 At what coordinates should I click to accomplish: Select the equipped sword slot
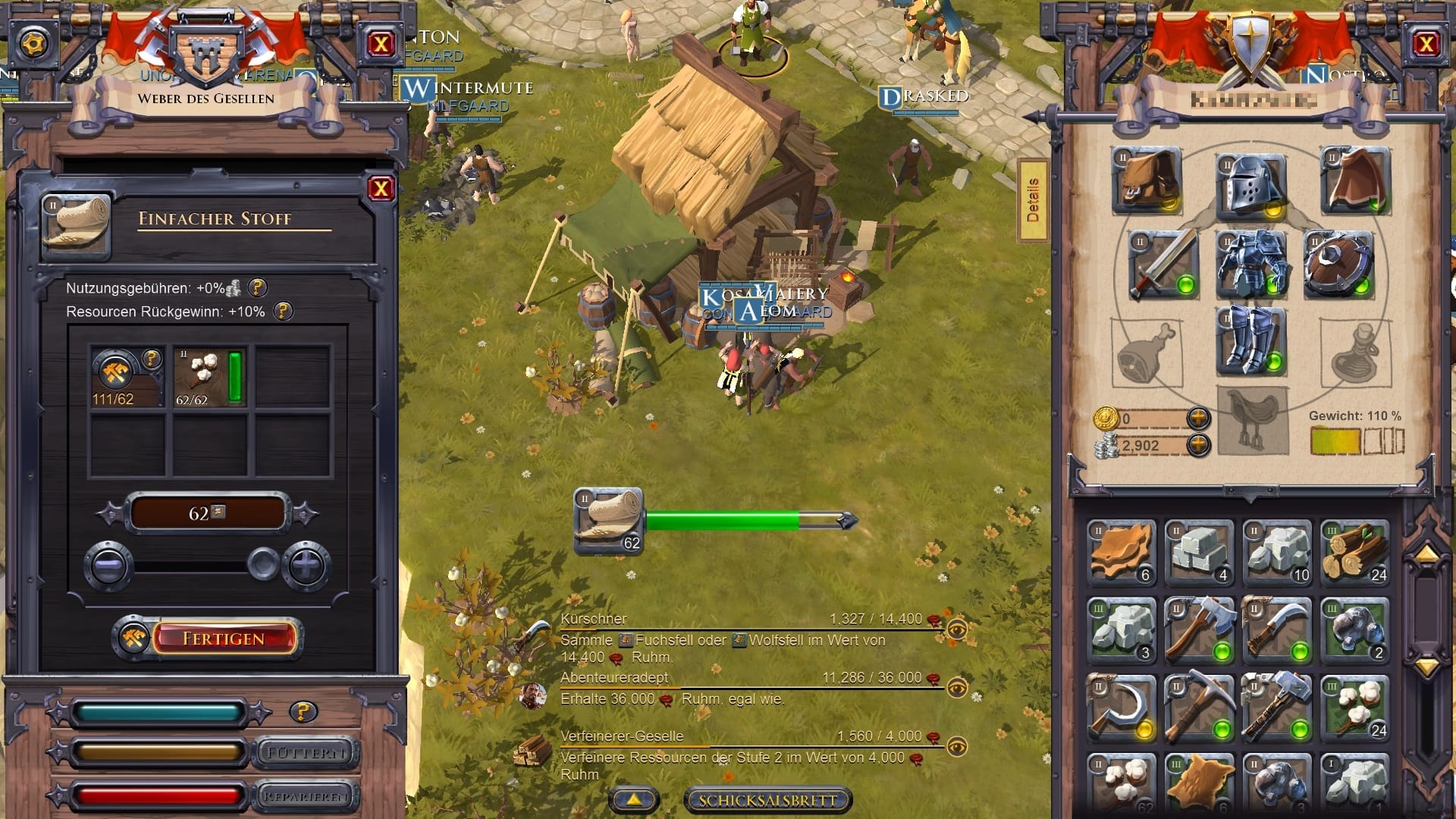pos(1162,265)
